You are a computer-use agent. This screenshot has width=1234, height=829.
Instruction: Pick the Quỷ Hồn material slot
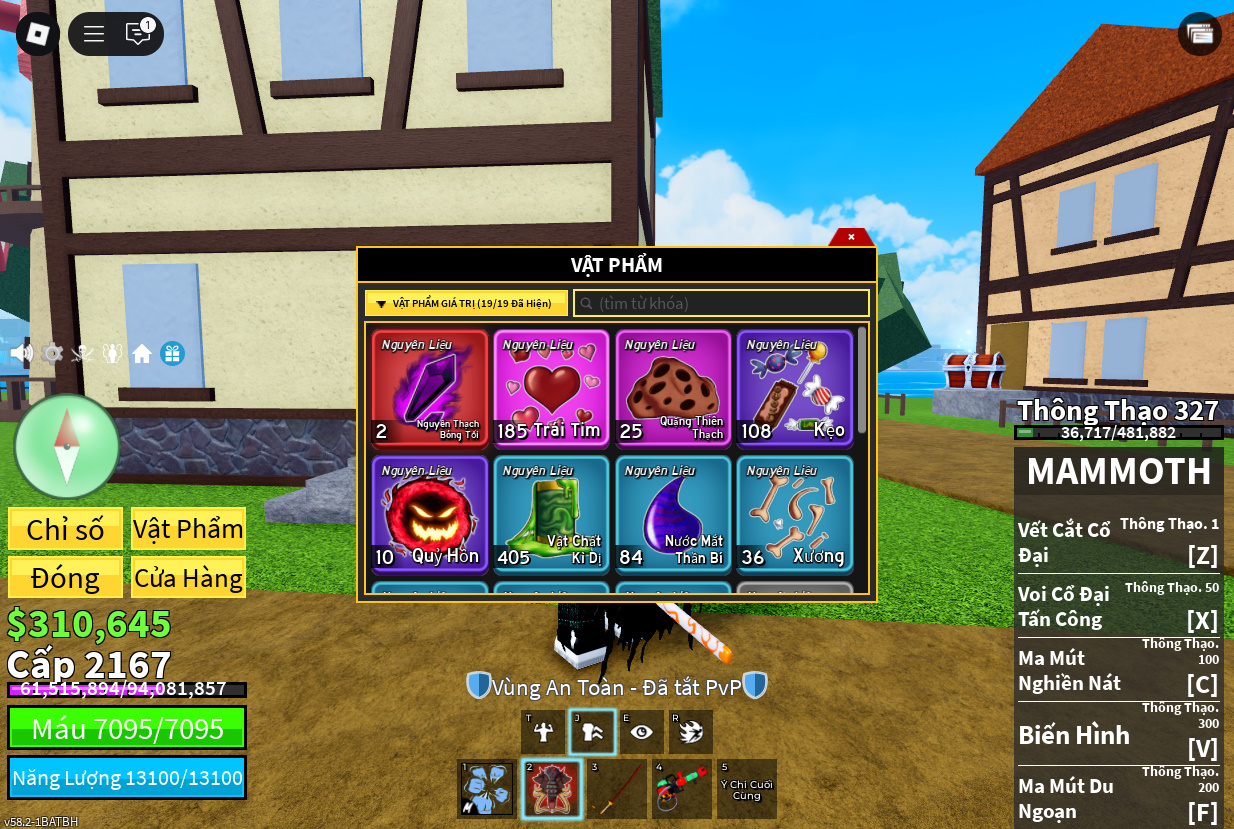point(430,514)
